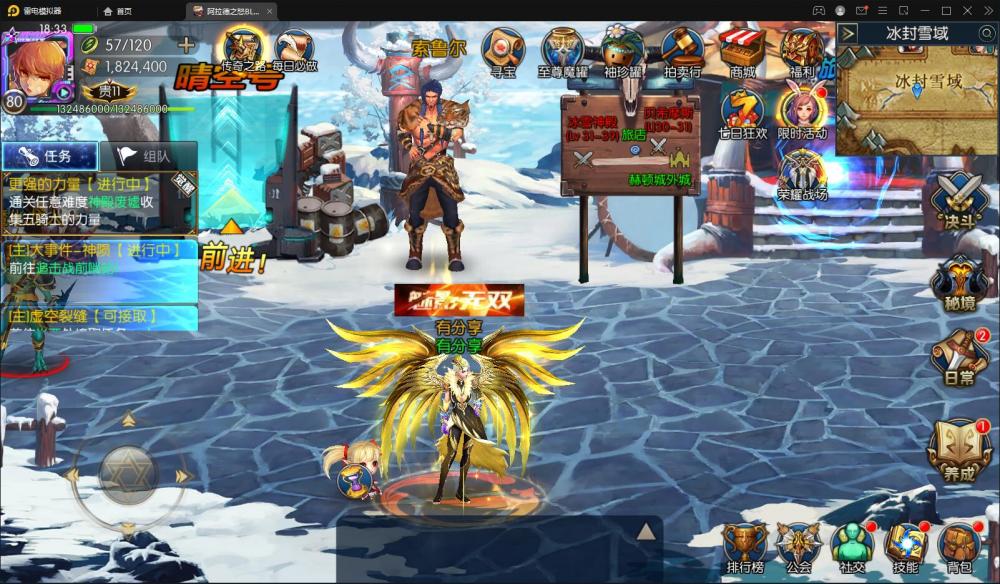Open the 秘境 secret realm button
1000x584 pixels.
tap(959, 283)
